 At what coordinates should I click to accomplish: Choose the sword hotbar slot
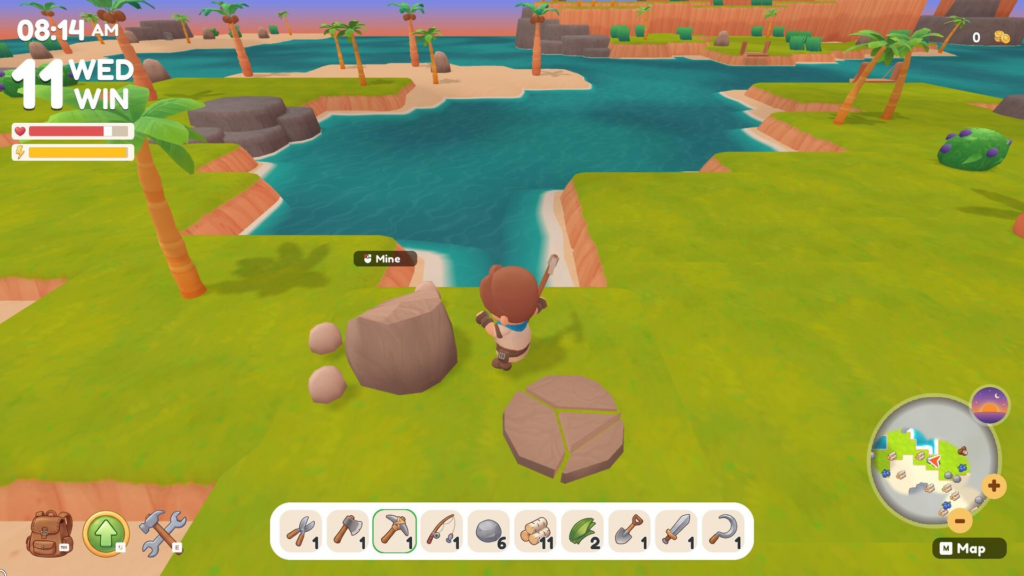click(x=676, y=530)
